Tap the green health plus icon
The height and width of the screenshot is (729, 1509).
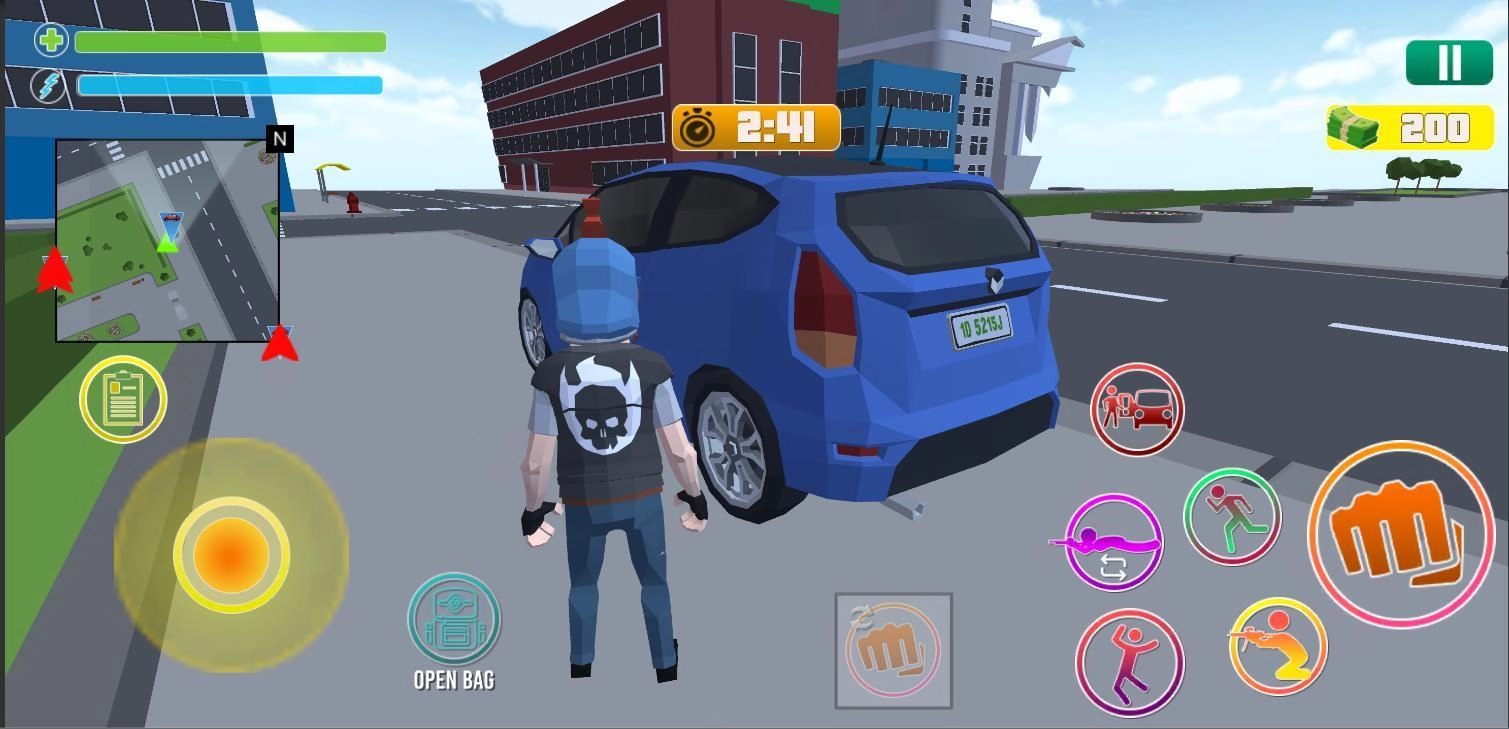[50, 41]
